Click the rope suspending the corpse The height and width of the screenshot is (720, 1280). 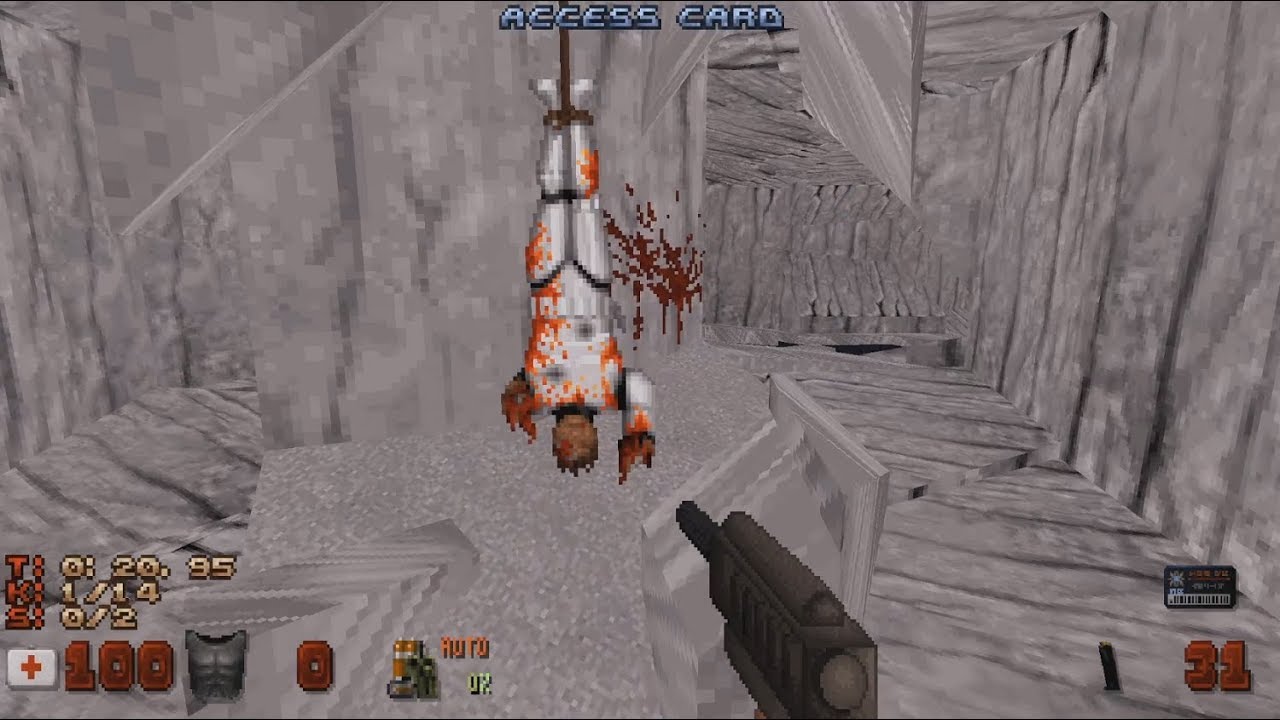click(x=565, y=60)
